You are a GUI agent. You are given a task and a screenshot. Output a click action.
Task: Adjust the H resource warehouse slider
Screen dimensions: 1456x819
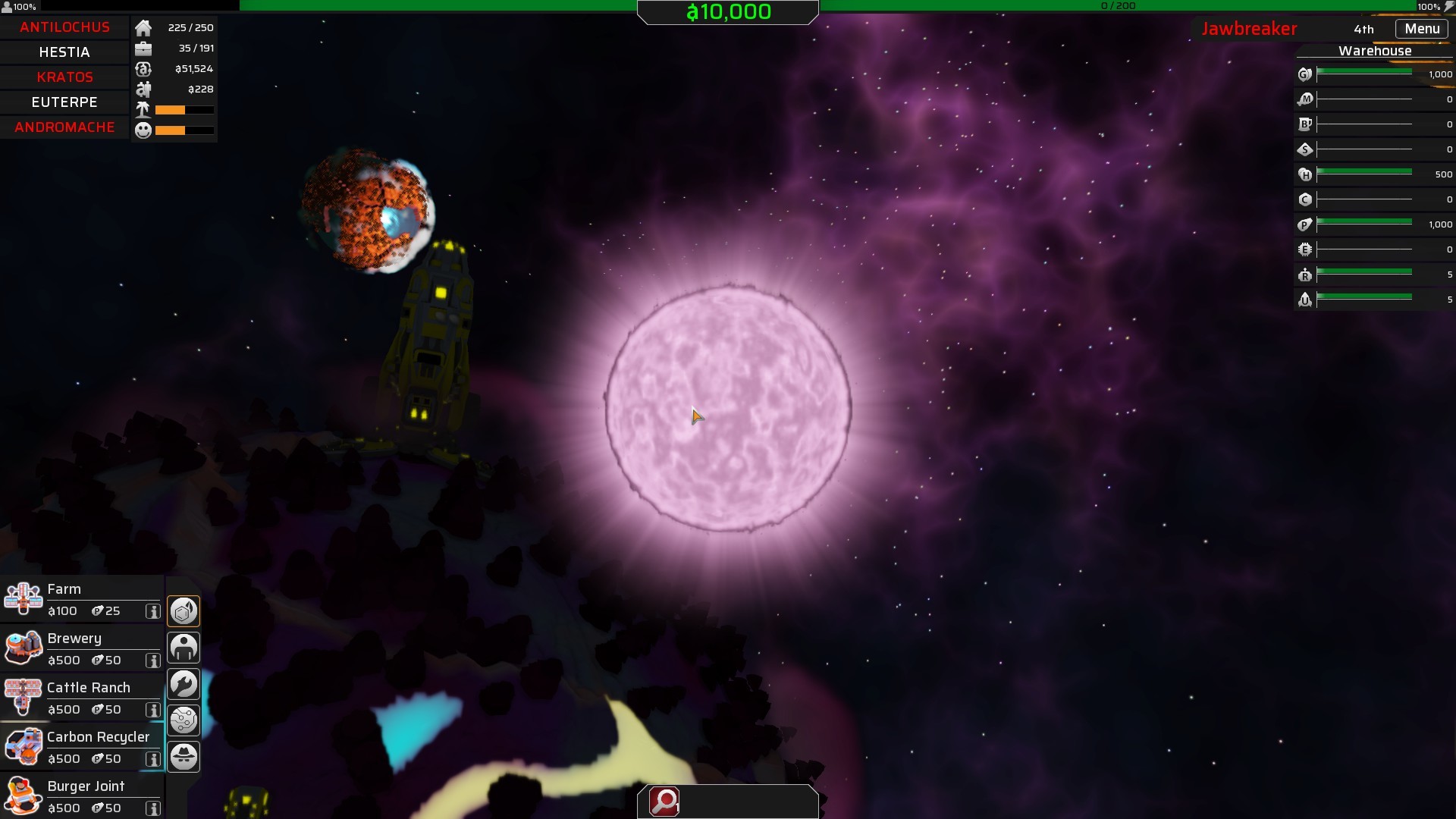pos(1365,174)
